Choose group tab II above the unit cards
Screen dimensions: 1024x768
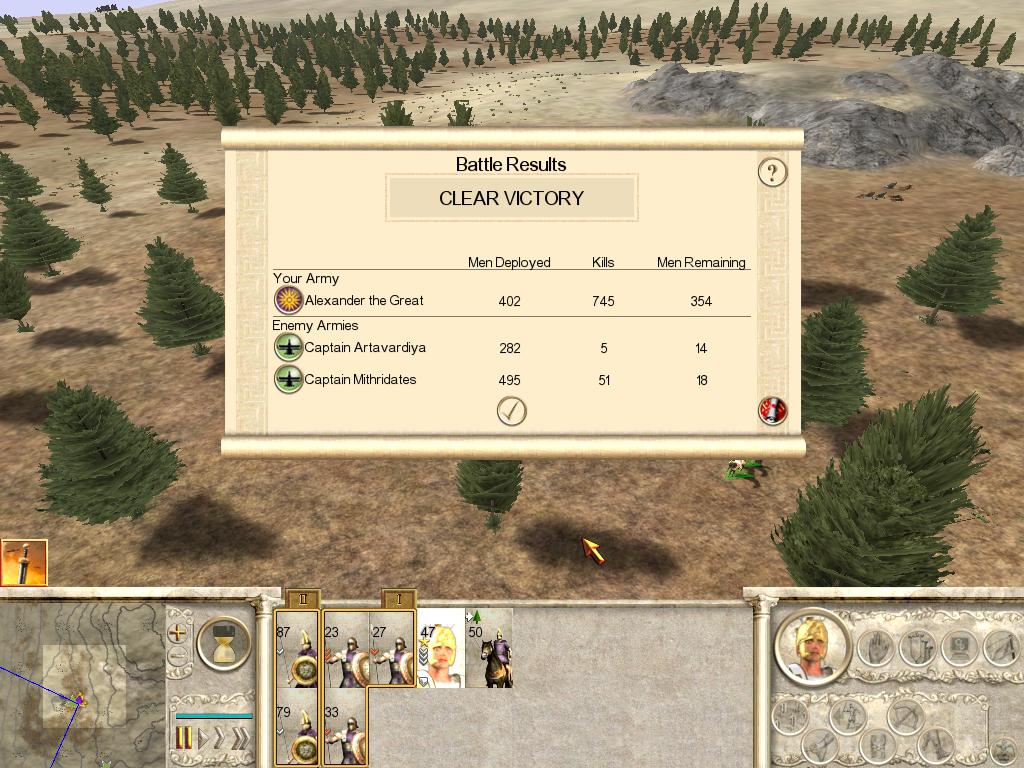click(302, 600)
